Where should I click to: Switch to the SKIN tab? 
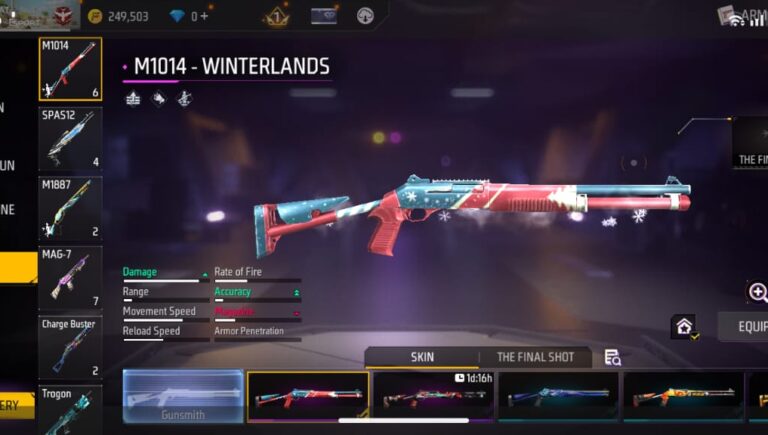click(422, 357)
